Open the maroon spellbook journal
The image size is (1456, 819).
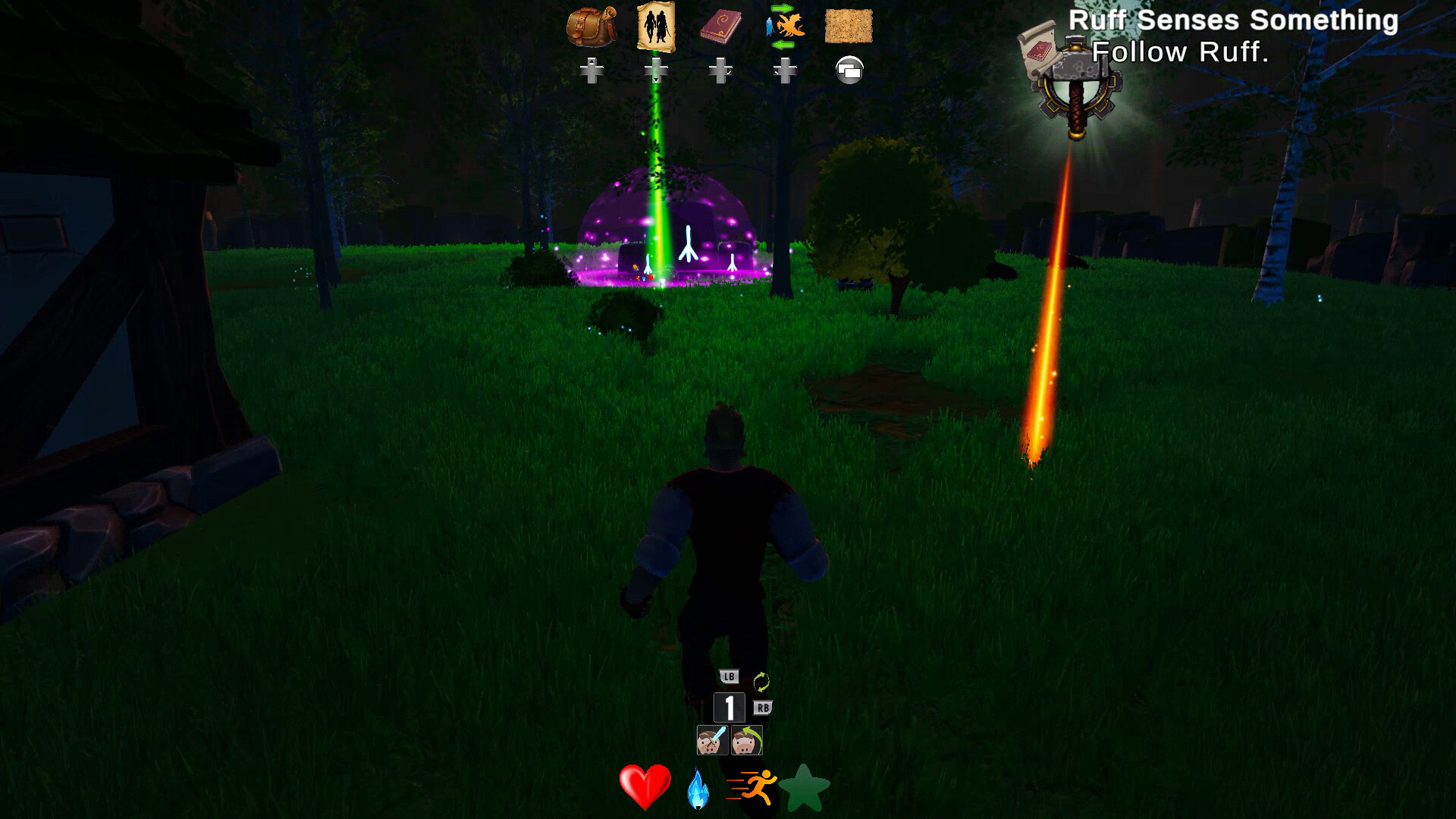[x=720, y=28]
